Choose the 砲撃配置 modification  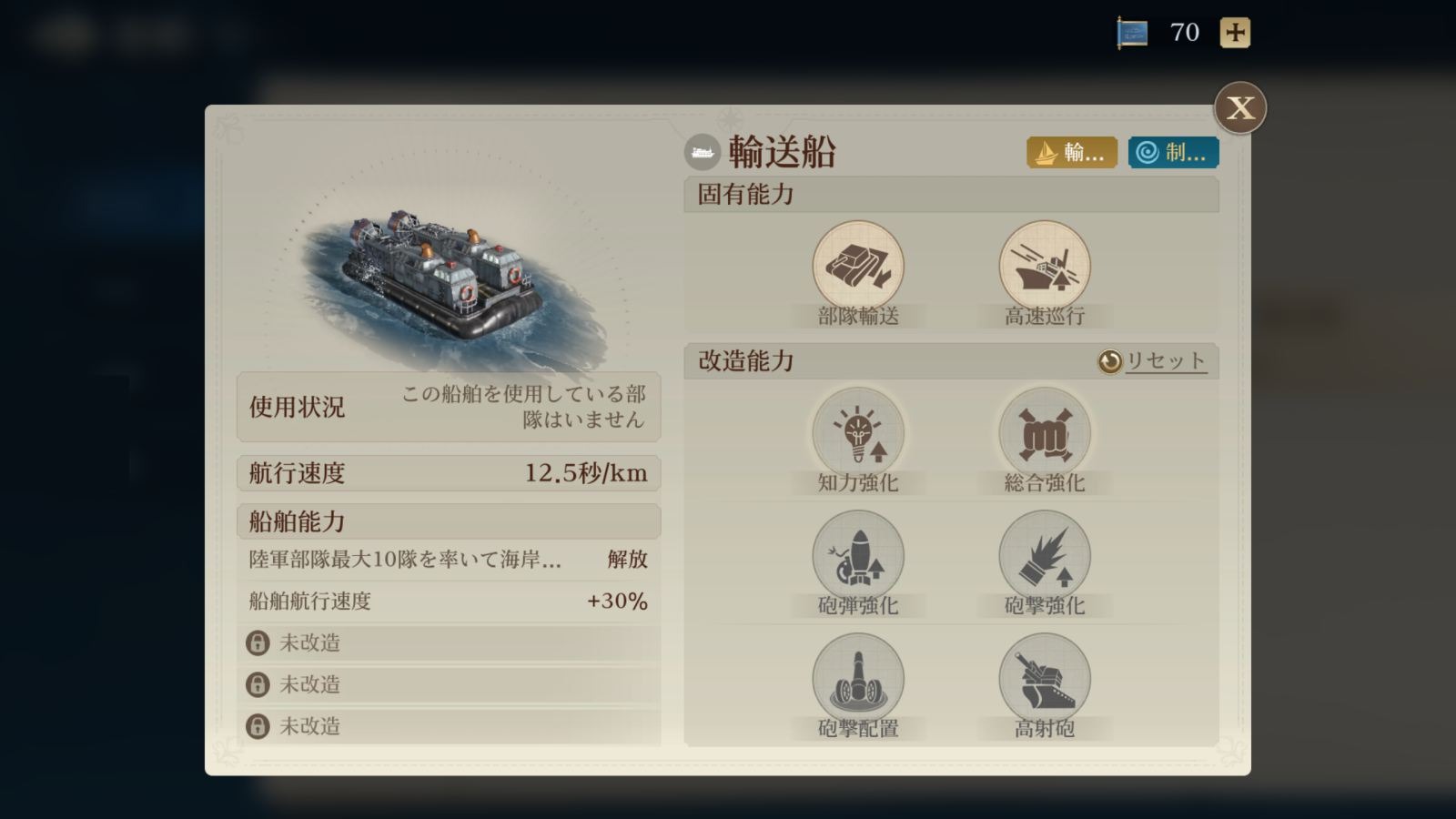[x=857, y=680]
